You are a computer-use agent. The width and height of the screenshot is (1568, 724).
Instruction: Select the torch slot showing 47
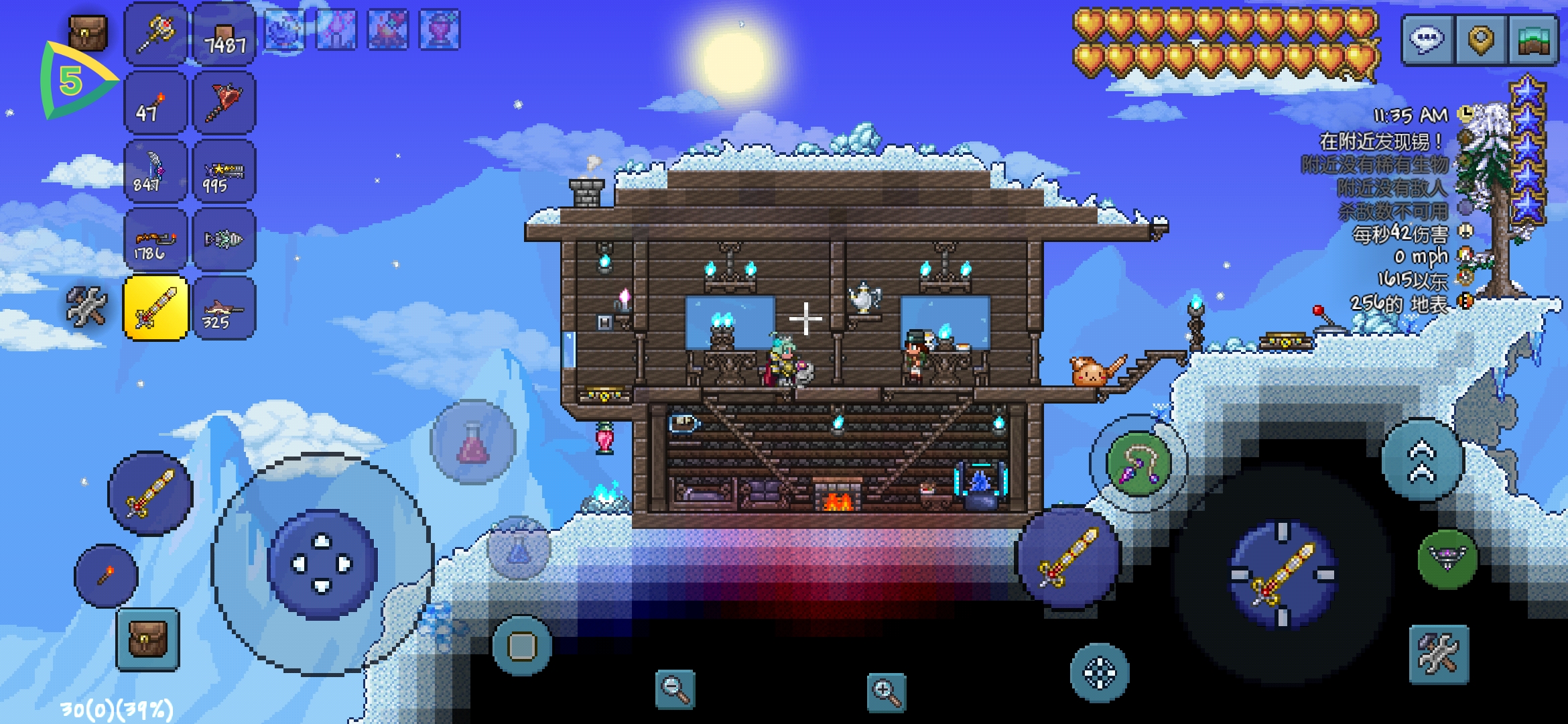click(155, 103)
